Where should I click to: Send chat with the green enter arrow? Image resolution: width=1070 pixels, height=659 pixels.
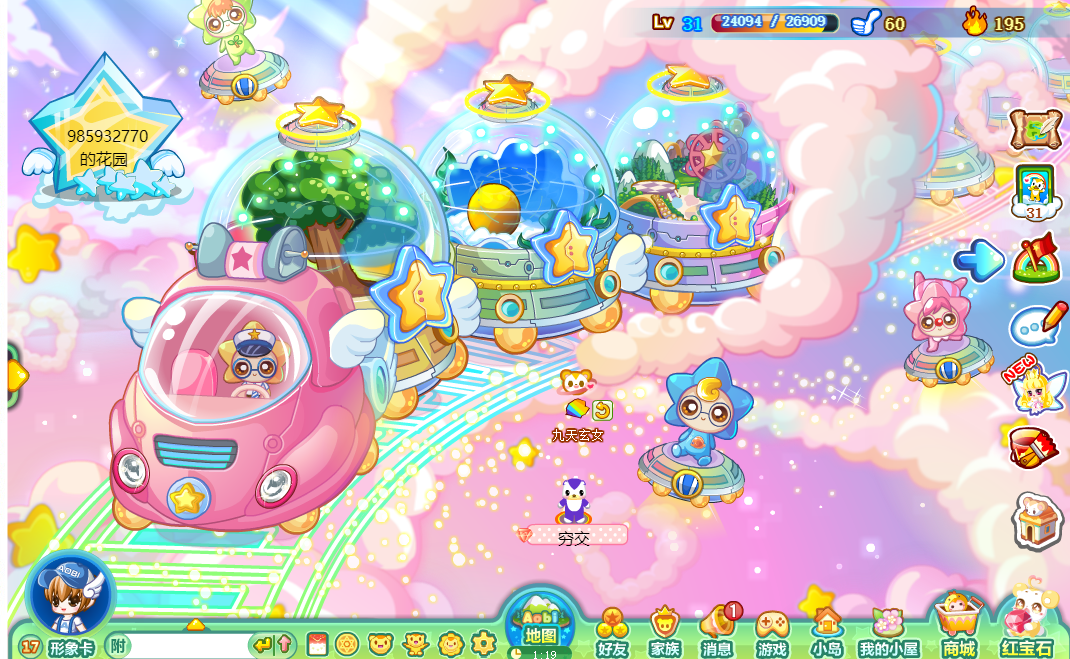262,645
